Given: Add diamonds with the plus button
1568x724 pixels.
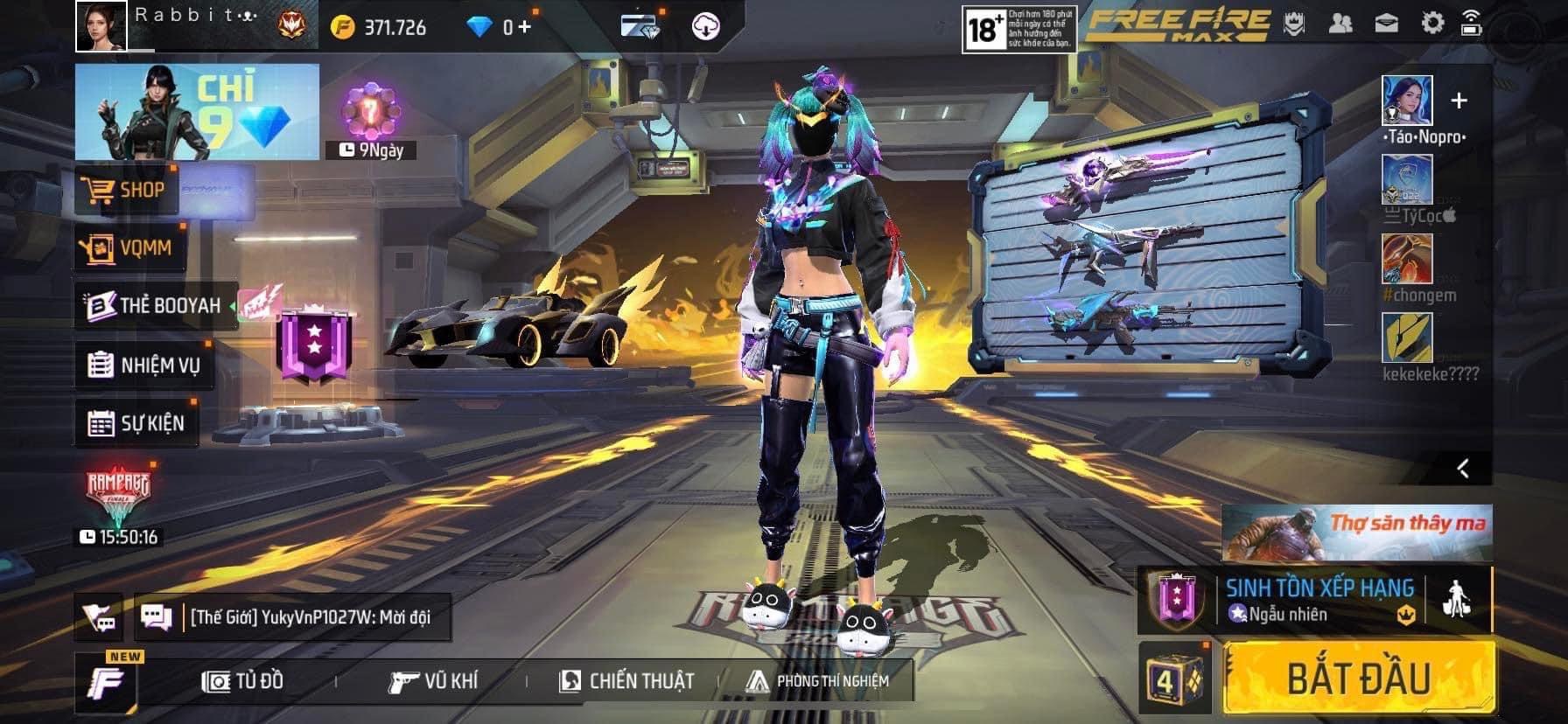Looking at the screenshot, I should pos(523,27).
